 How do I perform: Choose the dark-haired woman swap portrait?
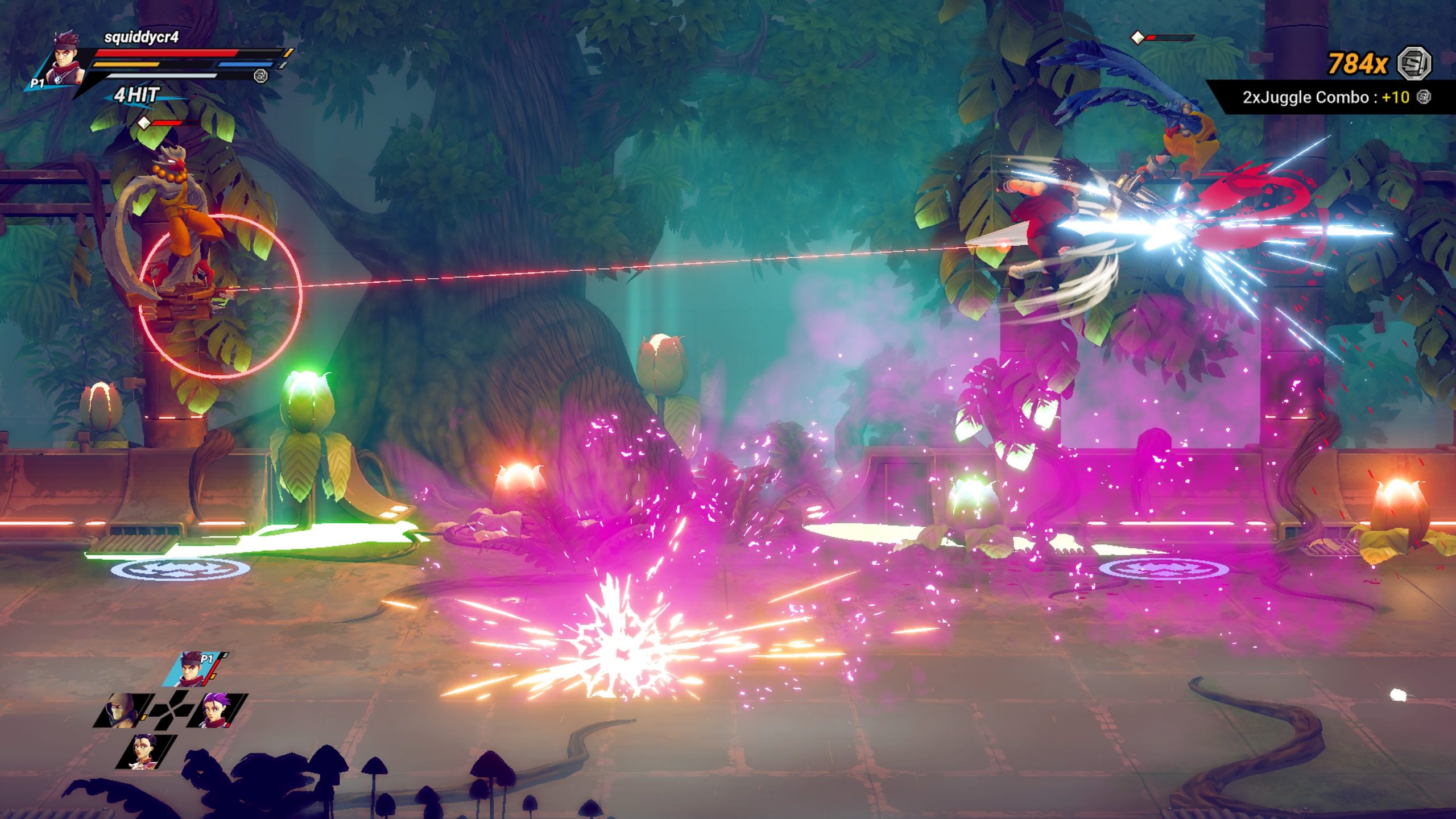pyautogui.click(x=147, y=751)
